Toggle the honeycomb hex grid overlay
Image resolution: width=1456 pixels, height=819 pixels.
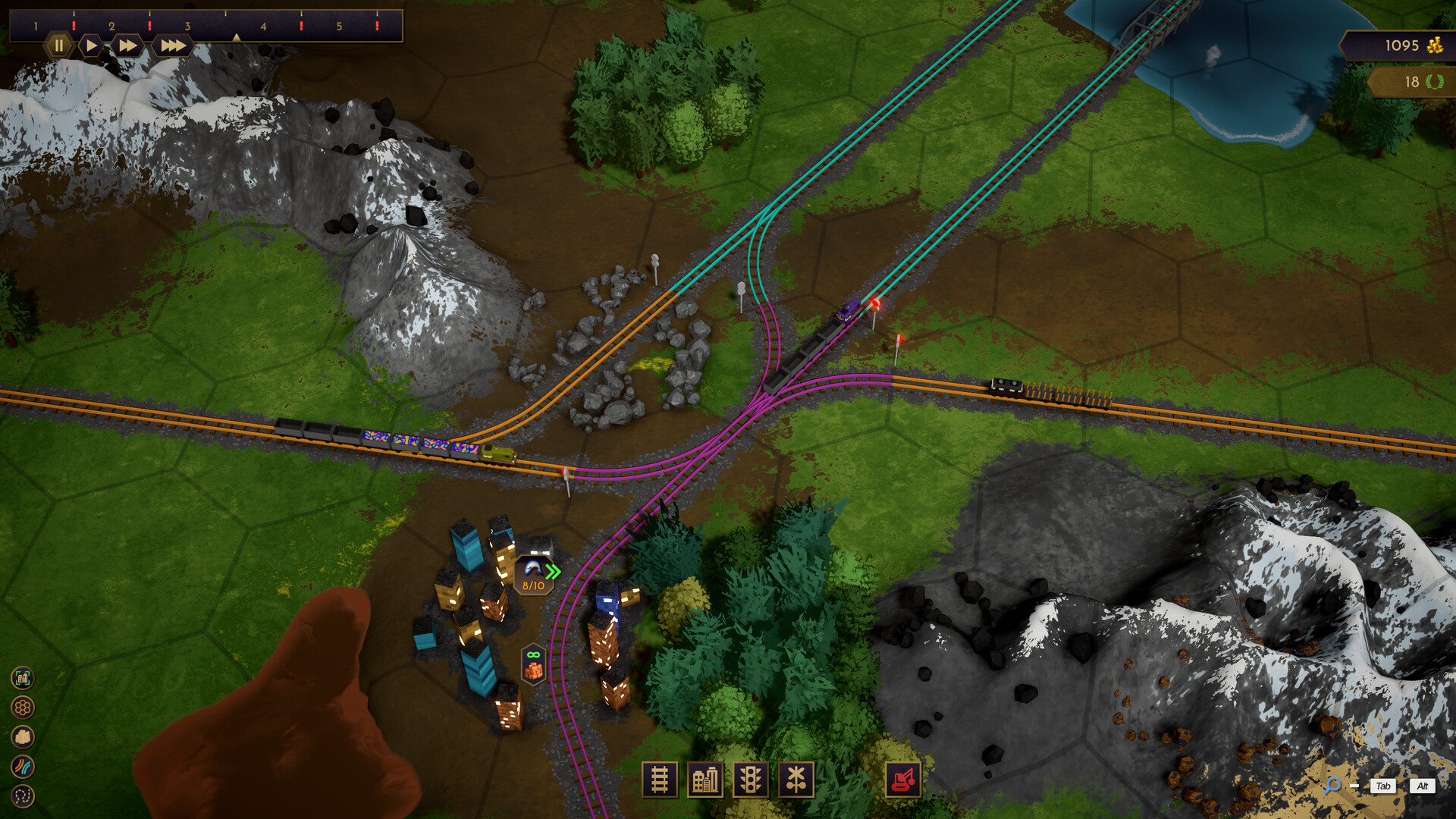coord(22,705)
